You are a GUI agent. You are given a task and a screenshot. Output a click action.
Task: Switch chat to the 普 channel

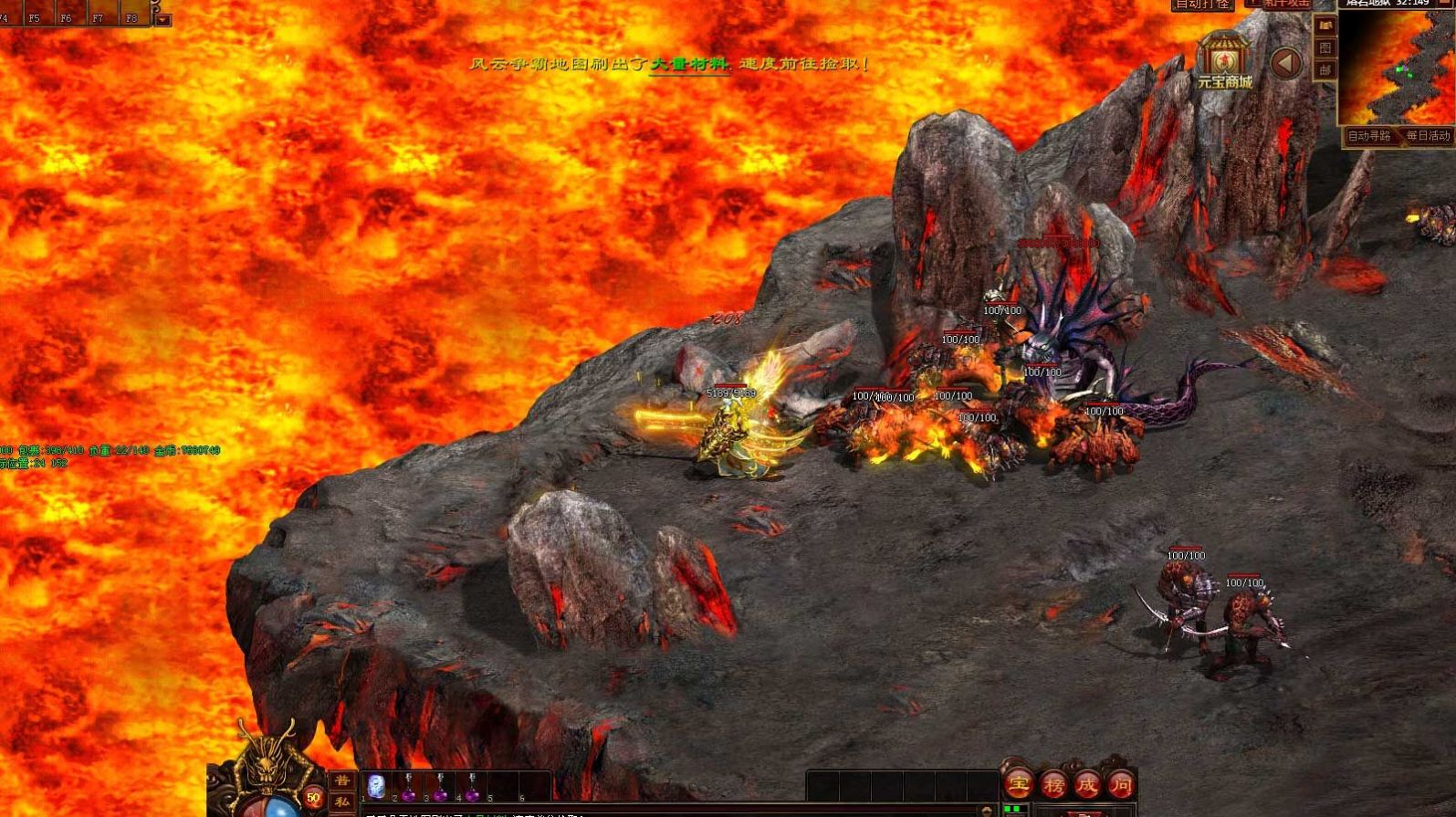pos(342,781)
